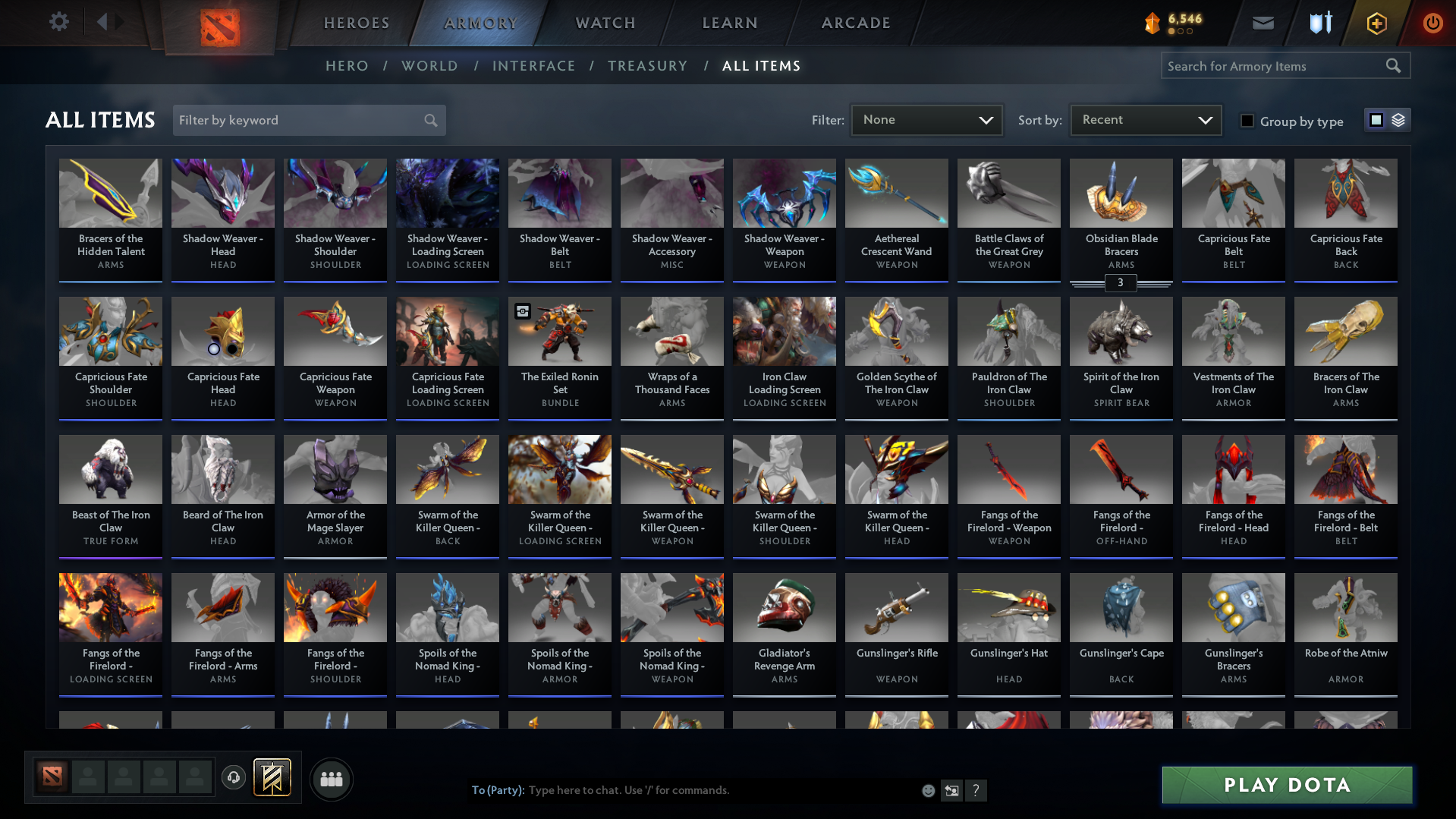
Task: Open the mail envelope notifications icon
Action: point(1262,23)
